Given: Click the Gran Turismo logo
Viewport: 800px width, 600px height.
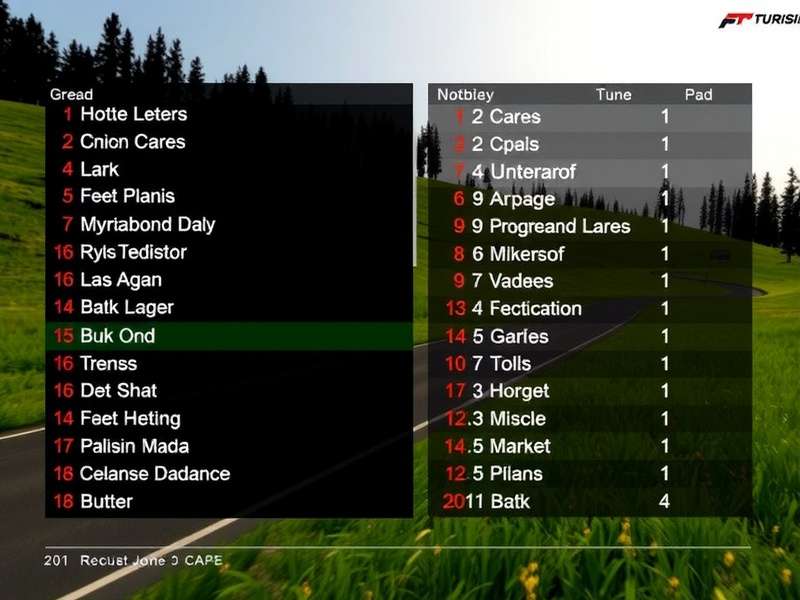Looking at the screenshot, I should click(x=756, y=20).
